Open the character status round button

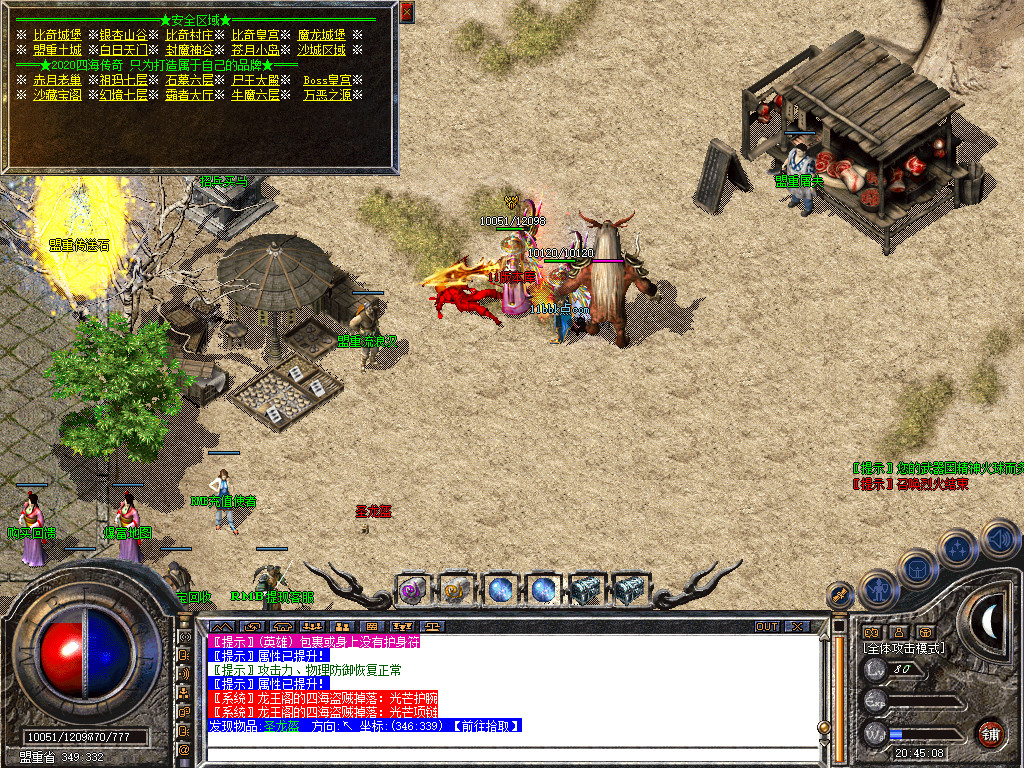pyautogui.click(x=878, y=590)
